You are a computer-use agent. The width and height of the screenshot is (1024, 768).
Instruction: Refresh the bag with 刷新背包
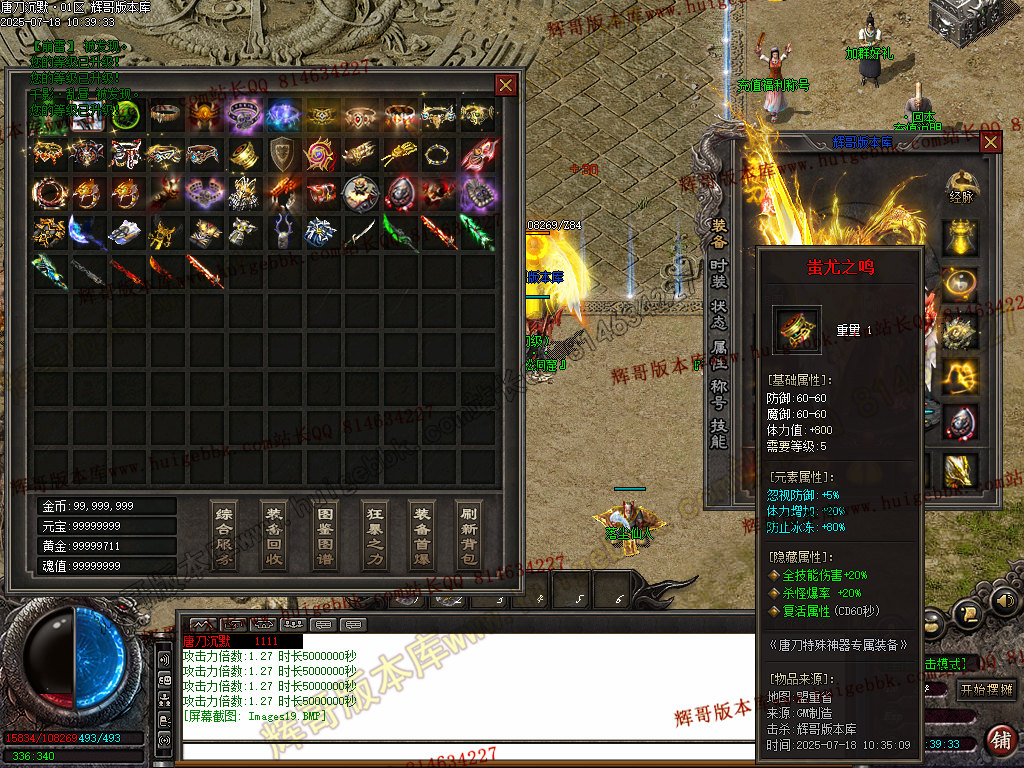[x=468, y=535]
